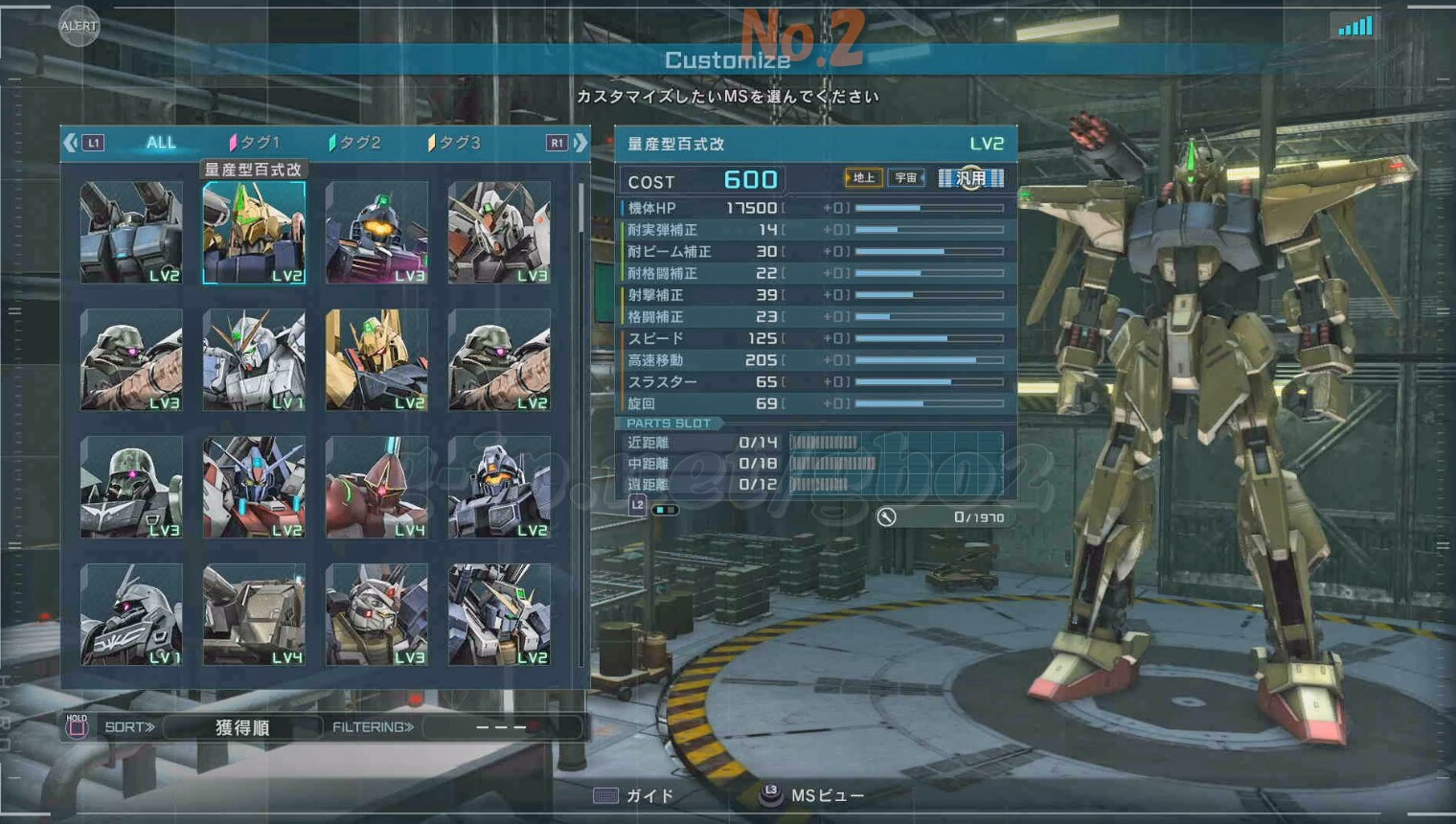Select the white Gundam LV1 thumbnail

254,360
